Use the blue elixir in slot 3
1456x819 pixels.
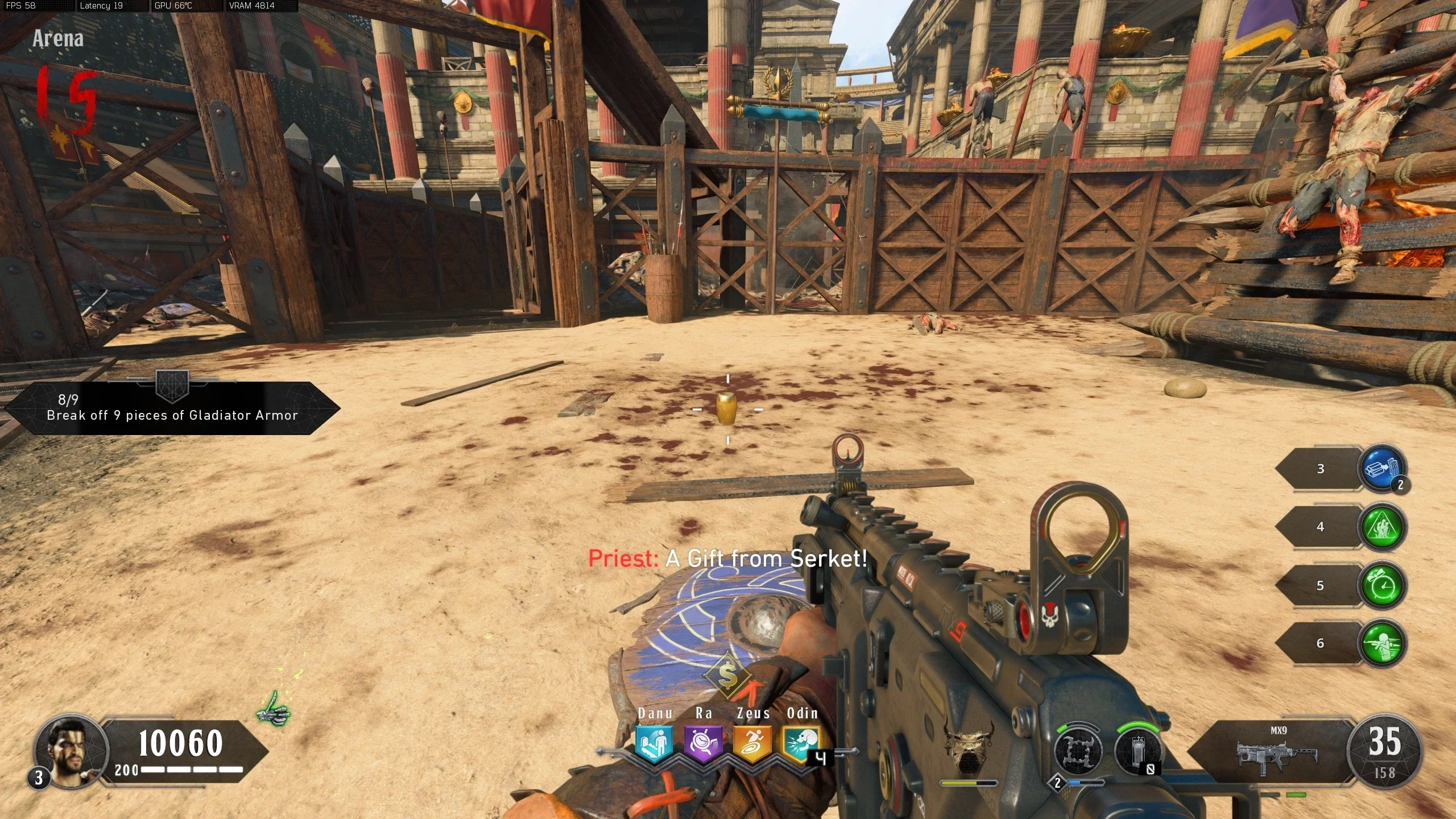pos(1382,468)
